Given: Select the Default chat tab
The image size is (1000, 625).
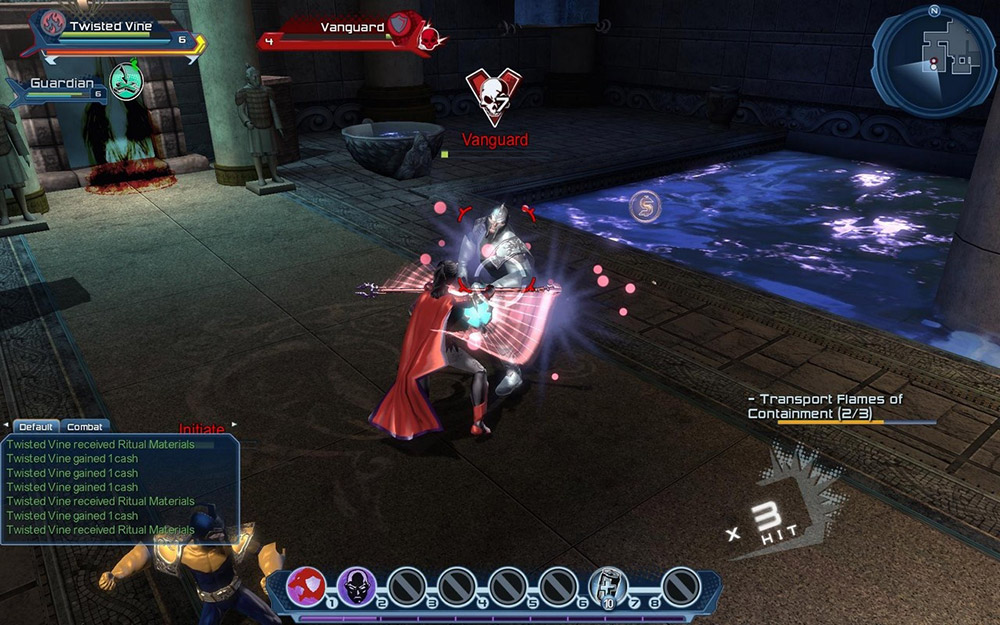Looking at the screenshot, I should pyautogui.click(x=36, y=427).
